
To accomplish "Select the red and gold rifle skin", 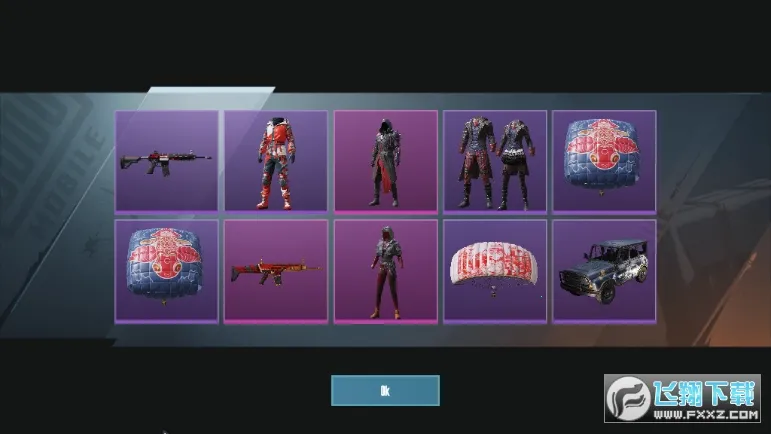I will [x=275, y=271].
